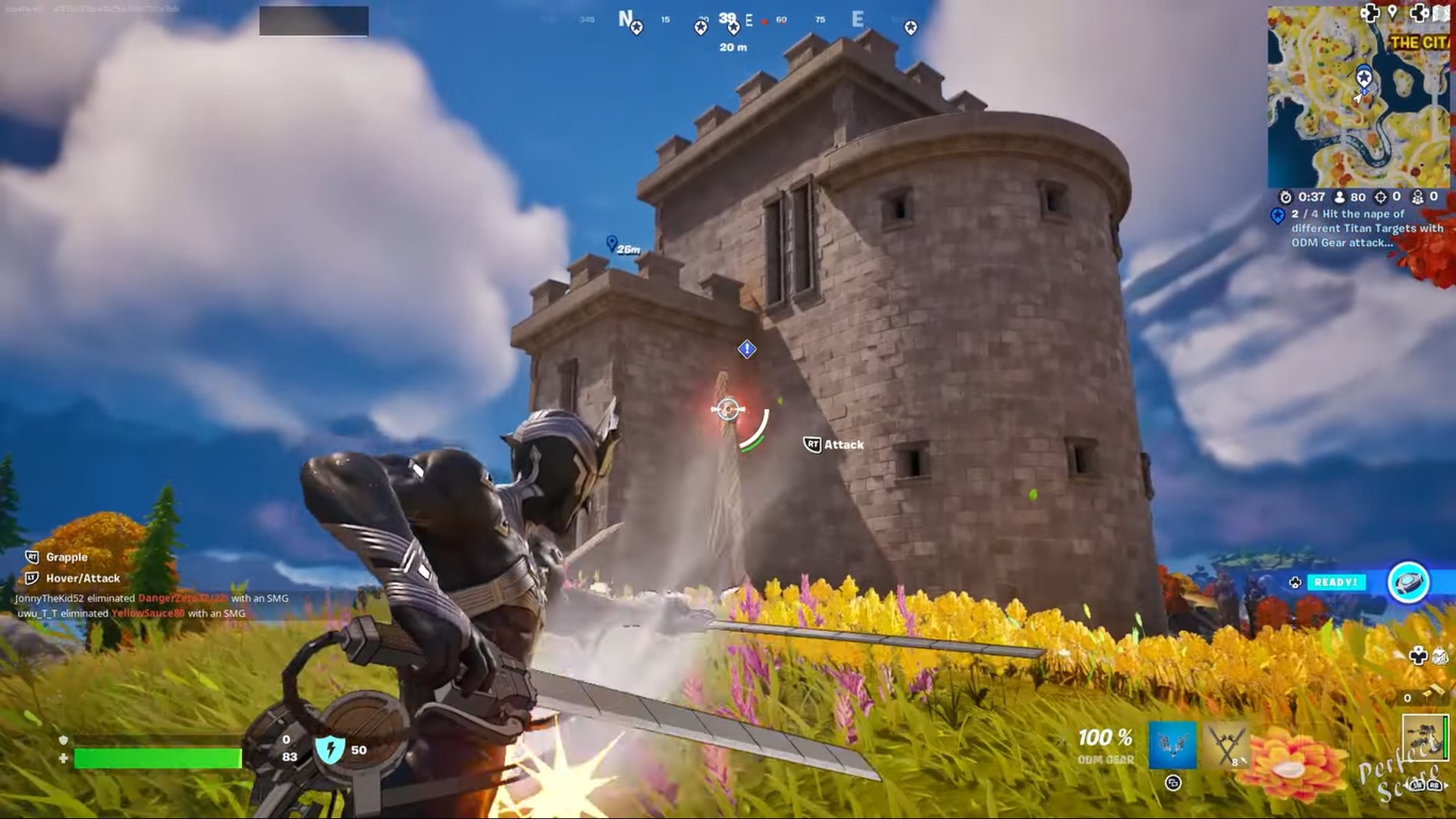Select the blue ODM Gear slot

tap(1172, 745)
